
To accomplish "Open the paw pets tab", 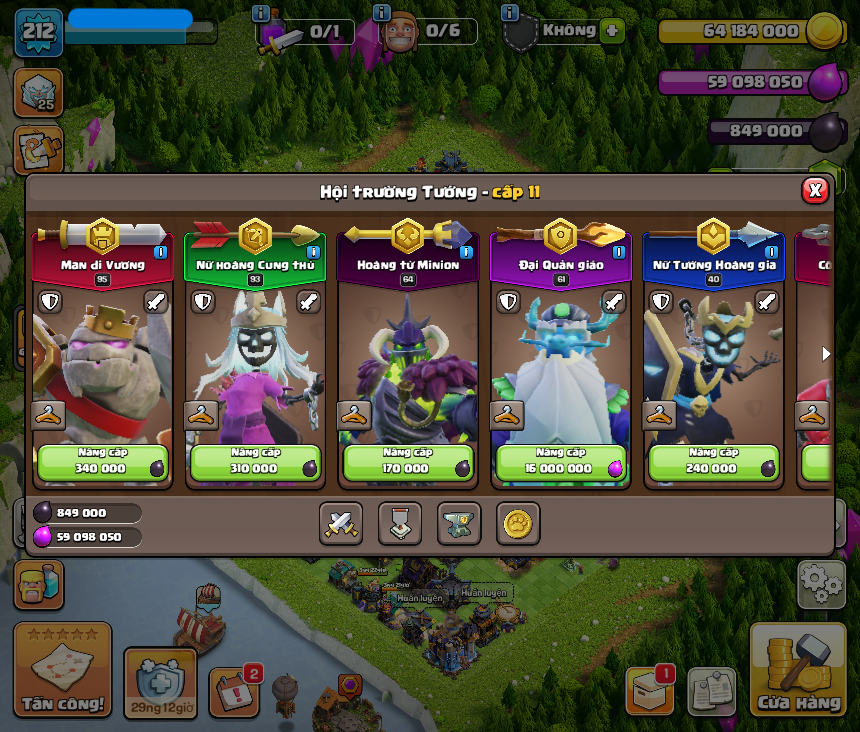I will click(518, 523).
